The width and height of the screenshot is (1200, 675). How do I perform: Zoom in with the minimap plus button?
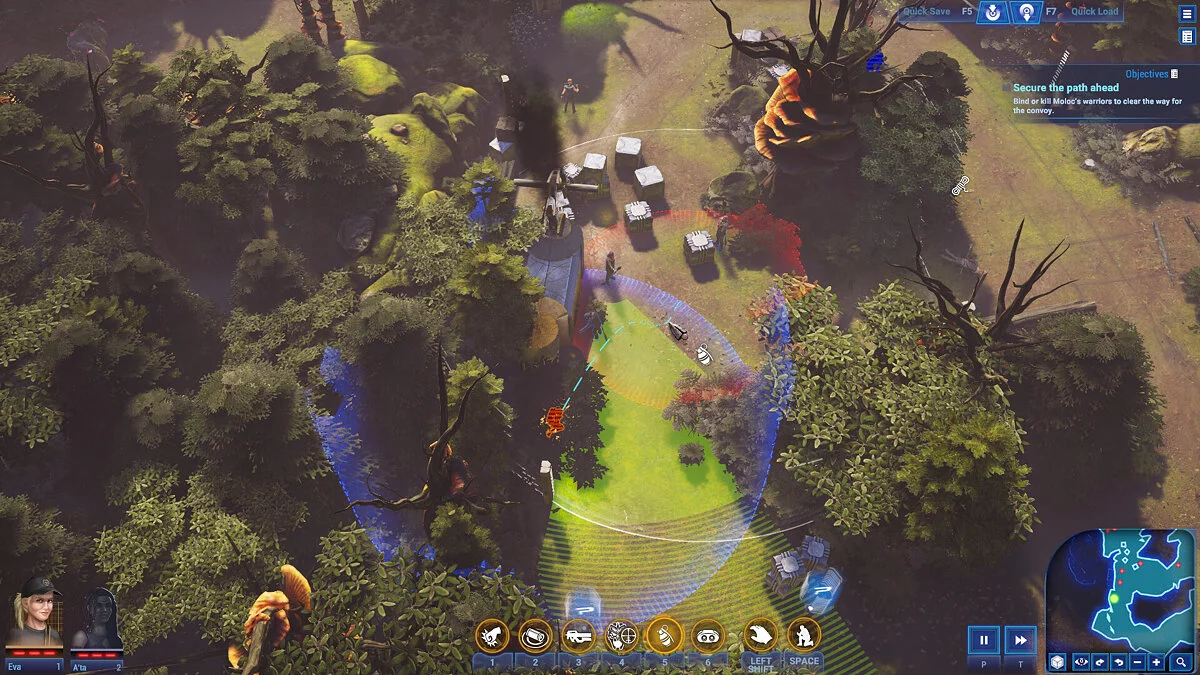pos(1156,662)
